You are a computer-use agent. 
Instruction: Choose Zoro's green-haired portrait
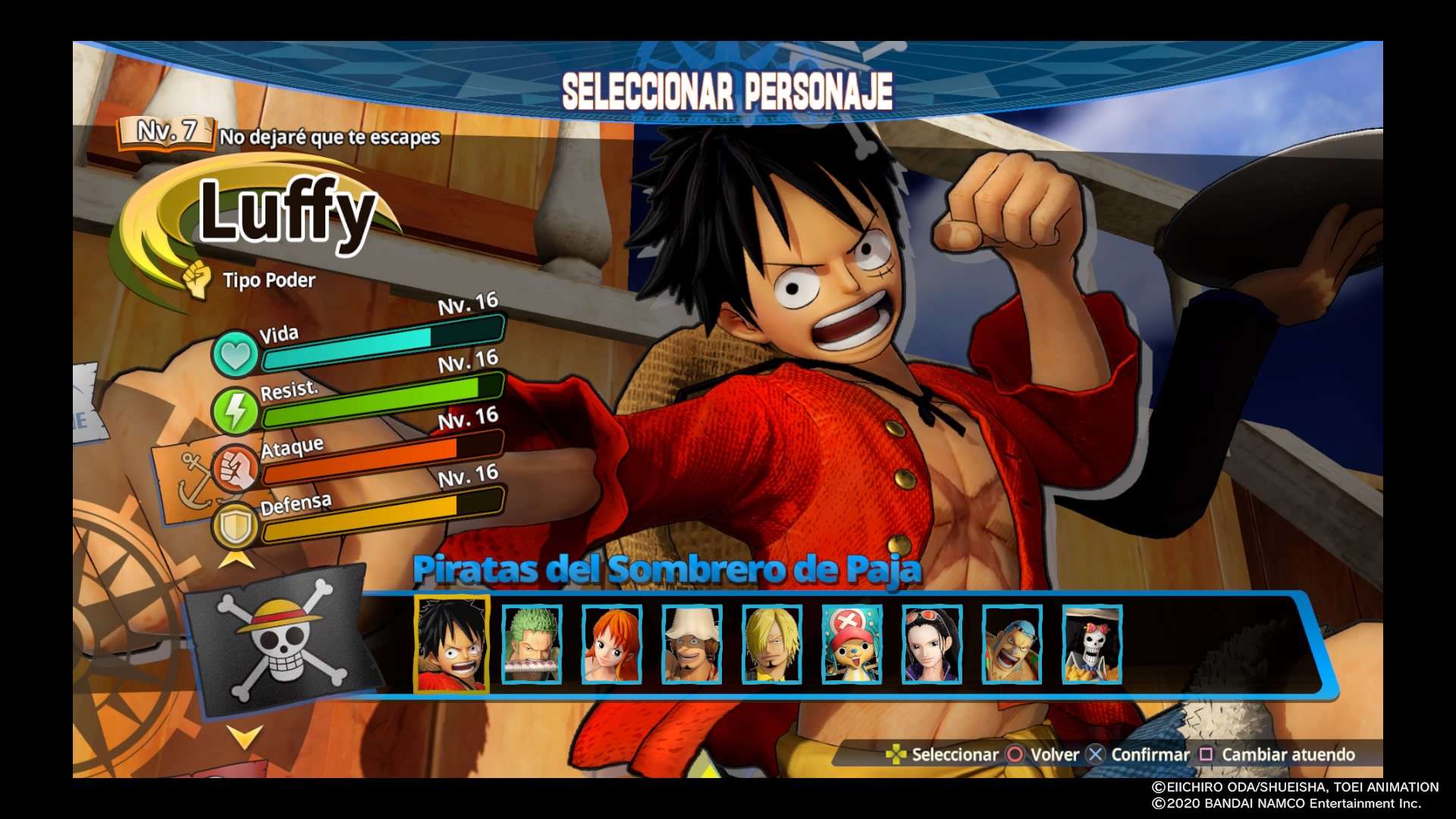point(532,644)
